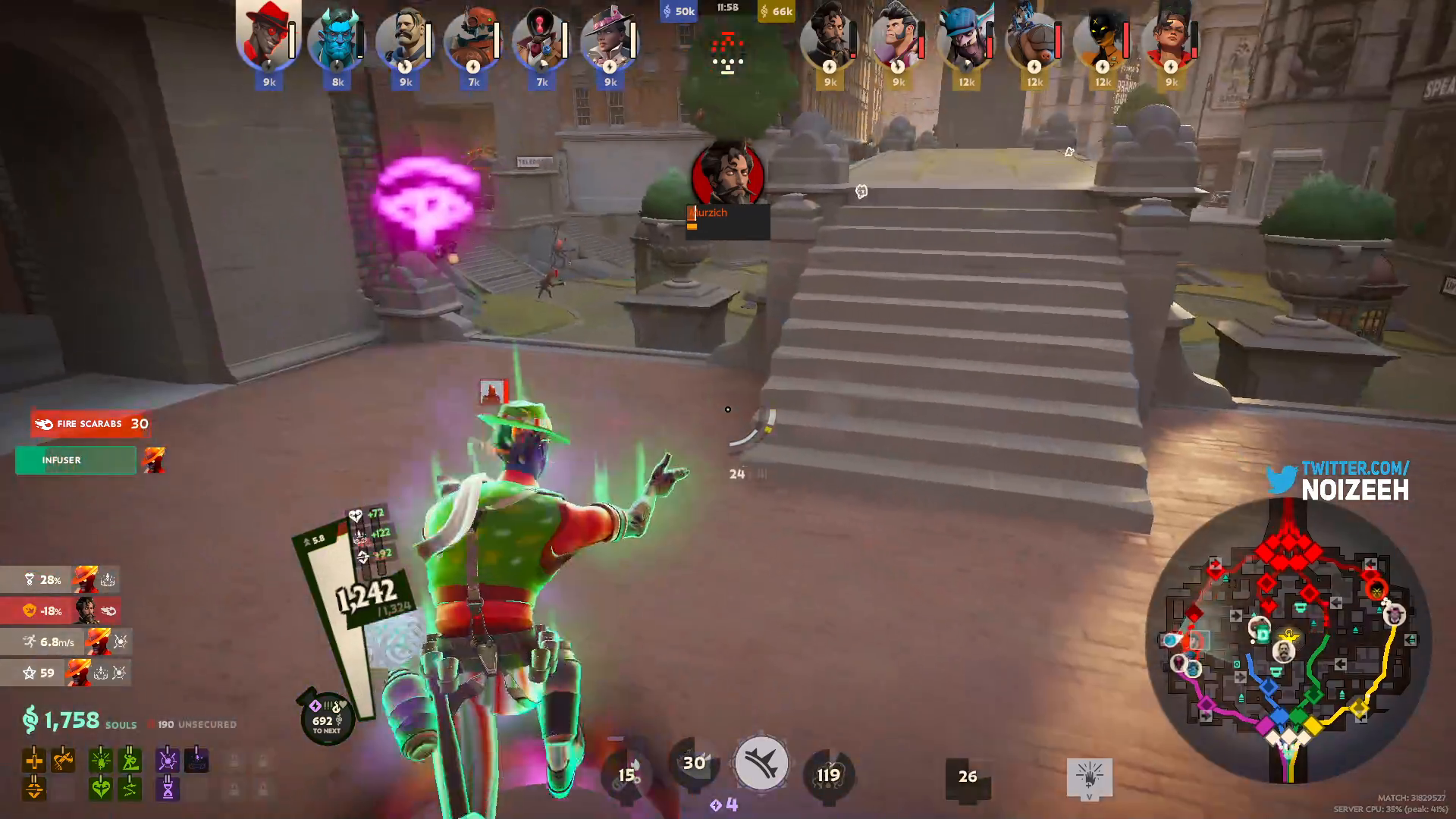Click the item slot on 26 cooldown
1456x819 pixels.
(x=968, y=777)
